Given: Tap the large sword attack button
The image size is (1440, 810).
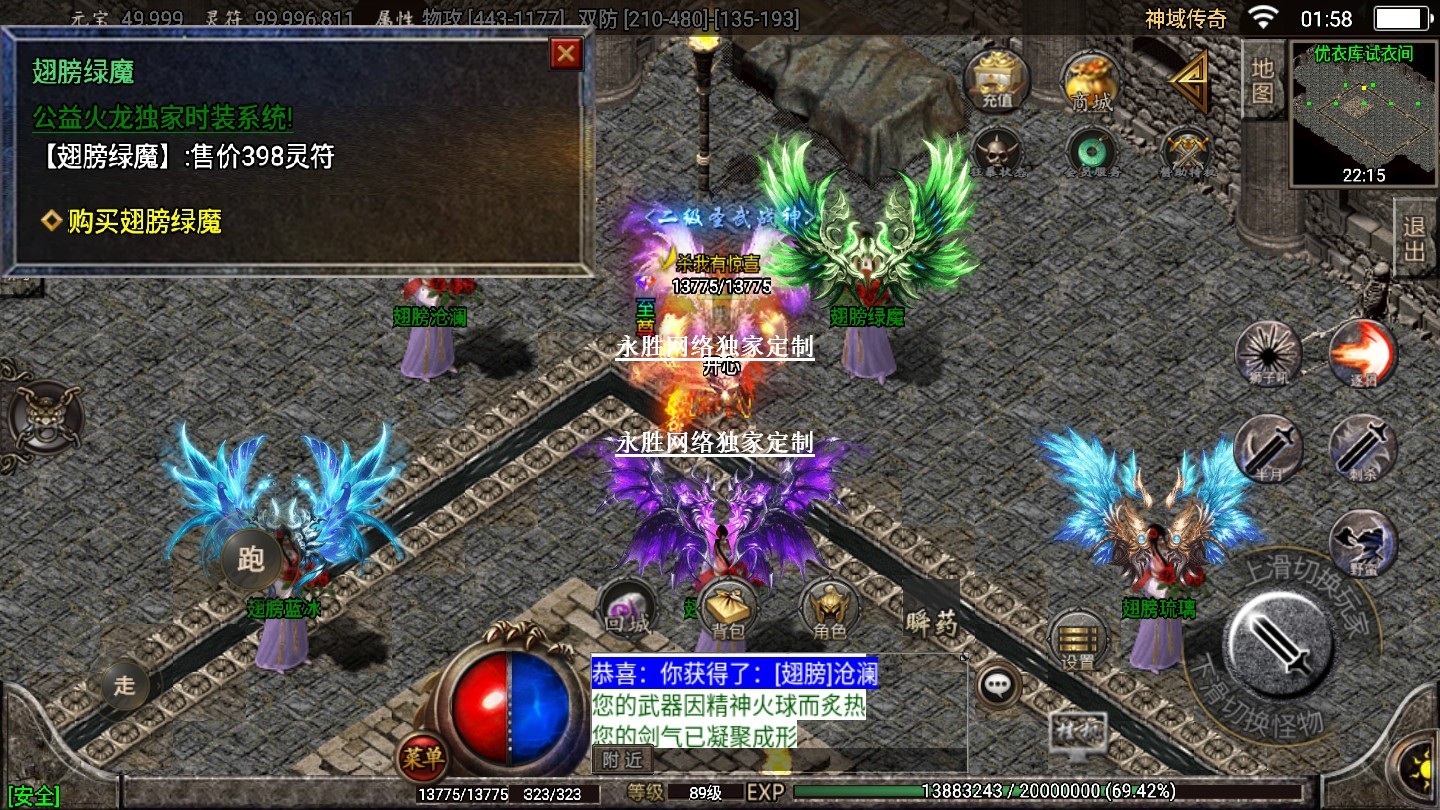Looking at the screenshot, I should click(x=1279, y=636).
